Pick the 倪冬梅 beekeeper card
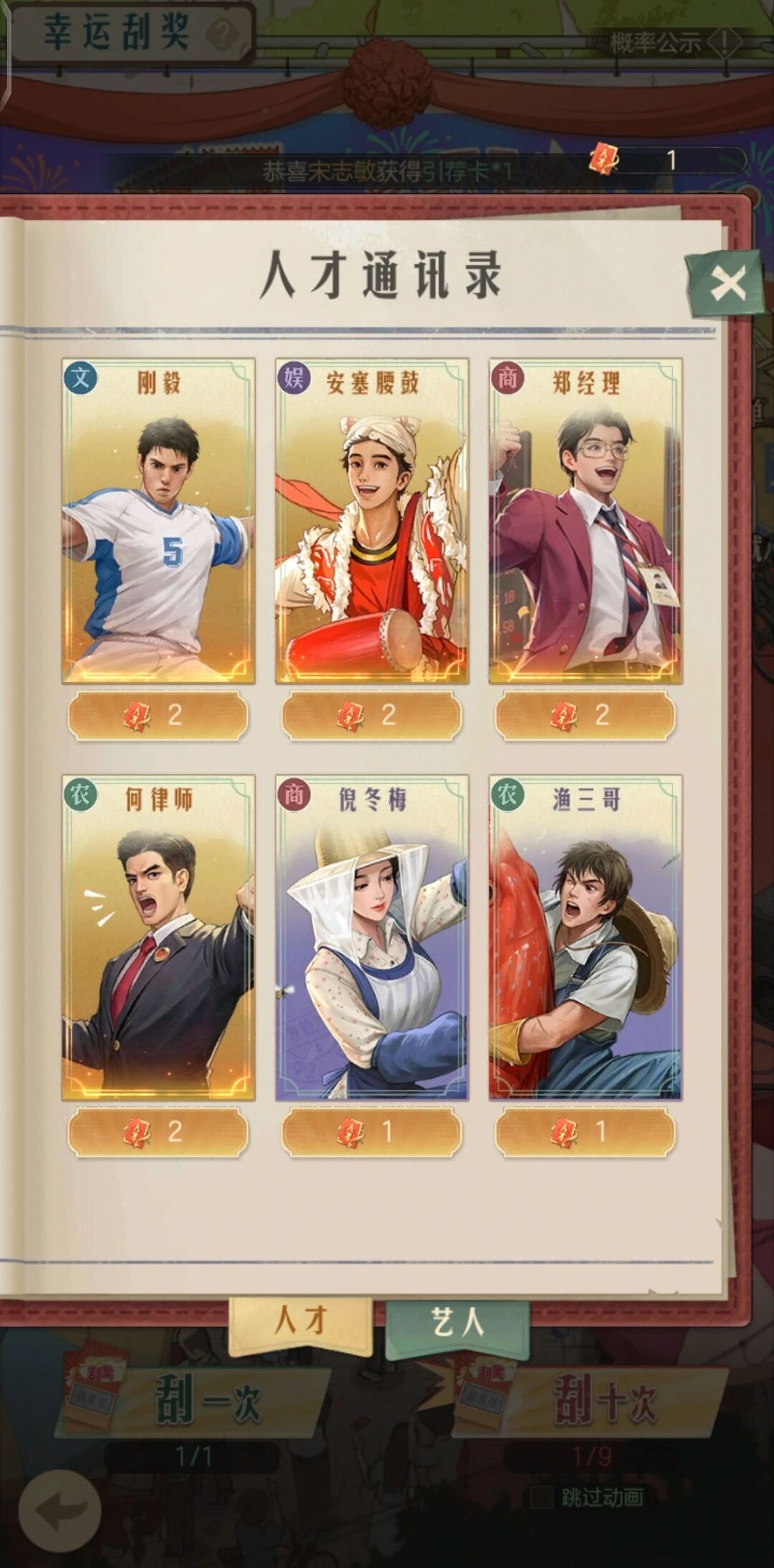 372,937
